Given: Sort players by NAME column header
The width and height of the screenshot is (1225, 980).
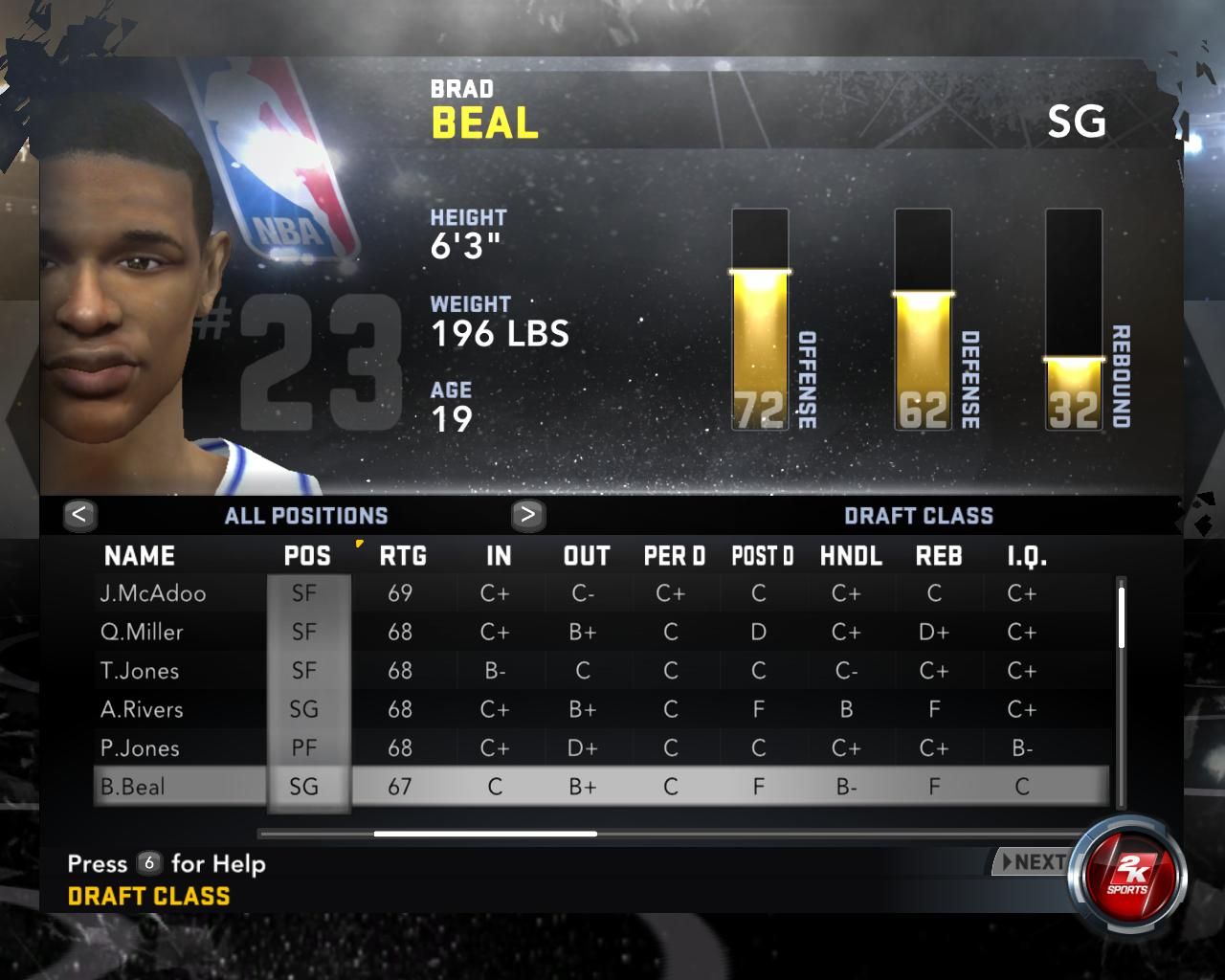Looking at the screenshot, I should 140,556.
